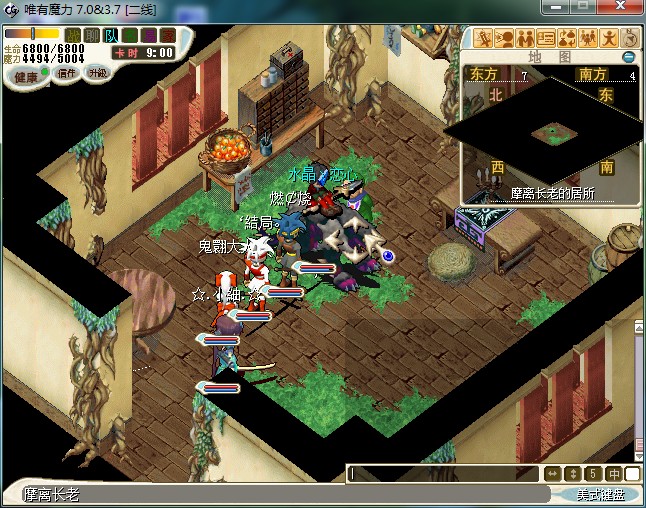646x508 pixels.
Task: Click the 升級 level-up button
Action: coord(98,73)
